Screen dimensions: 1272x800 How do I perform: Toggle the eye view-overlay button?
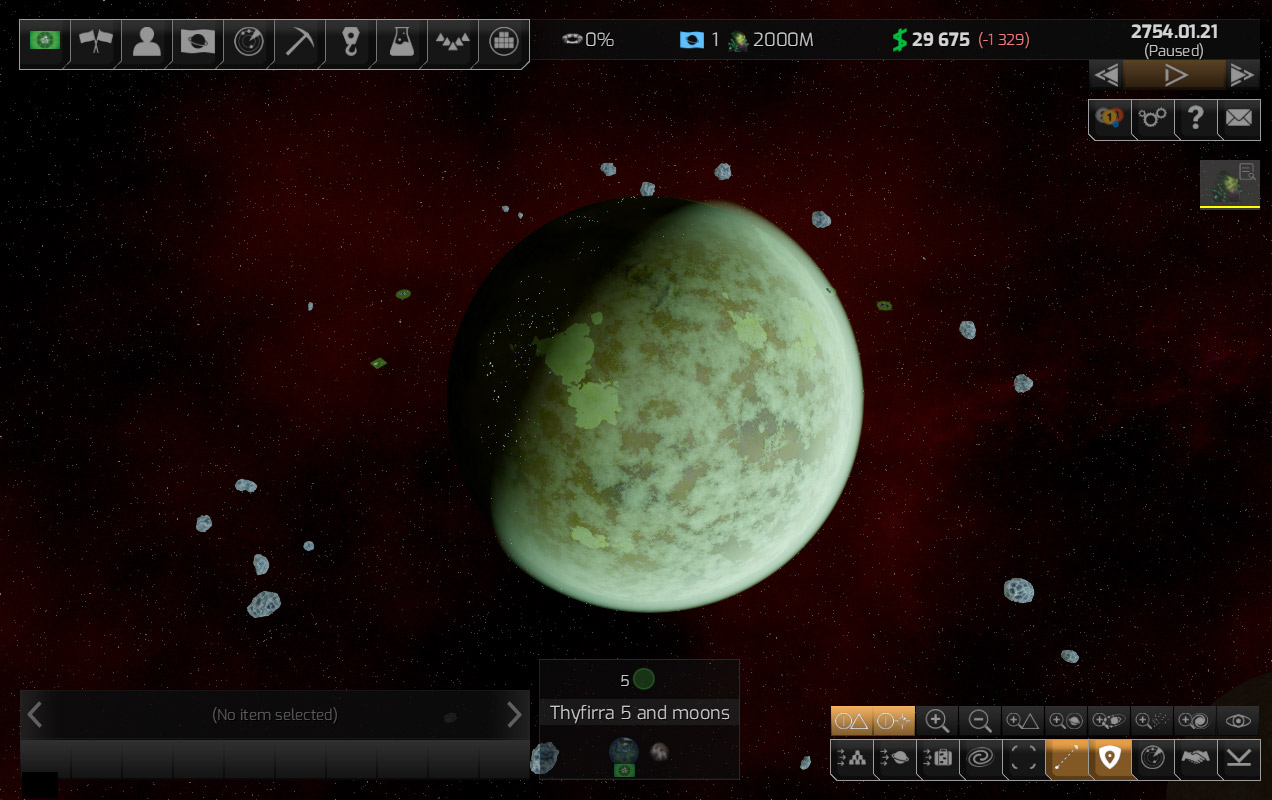pos(1239,720)
